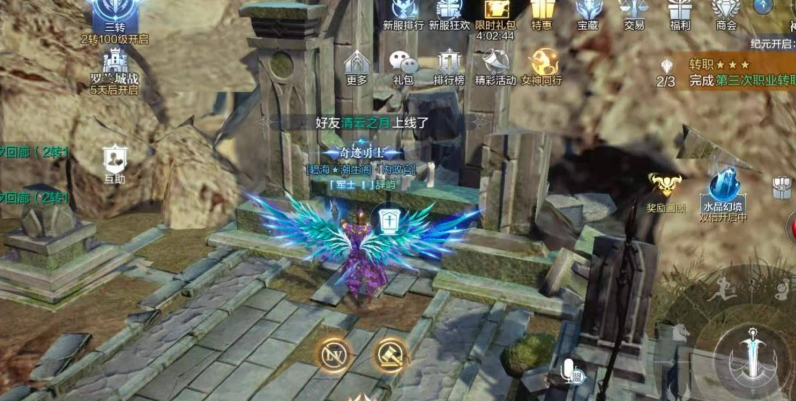Tap the microphone voice chat button
This screenshot has height=401, width=796.
pyautogui.click(x=572, y=372)
